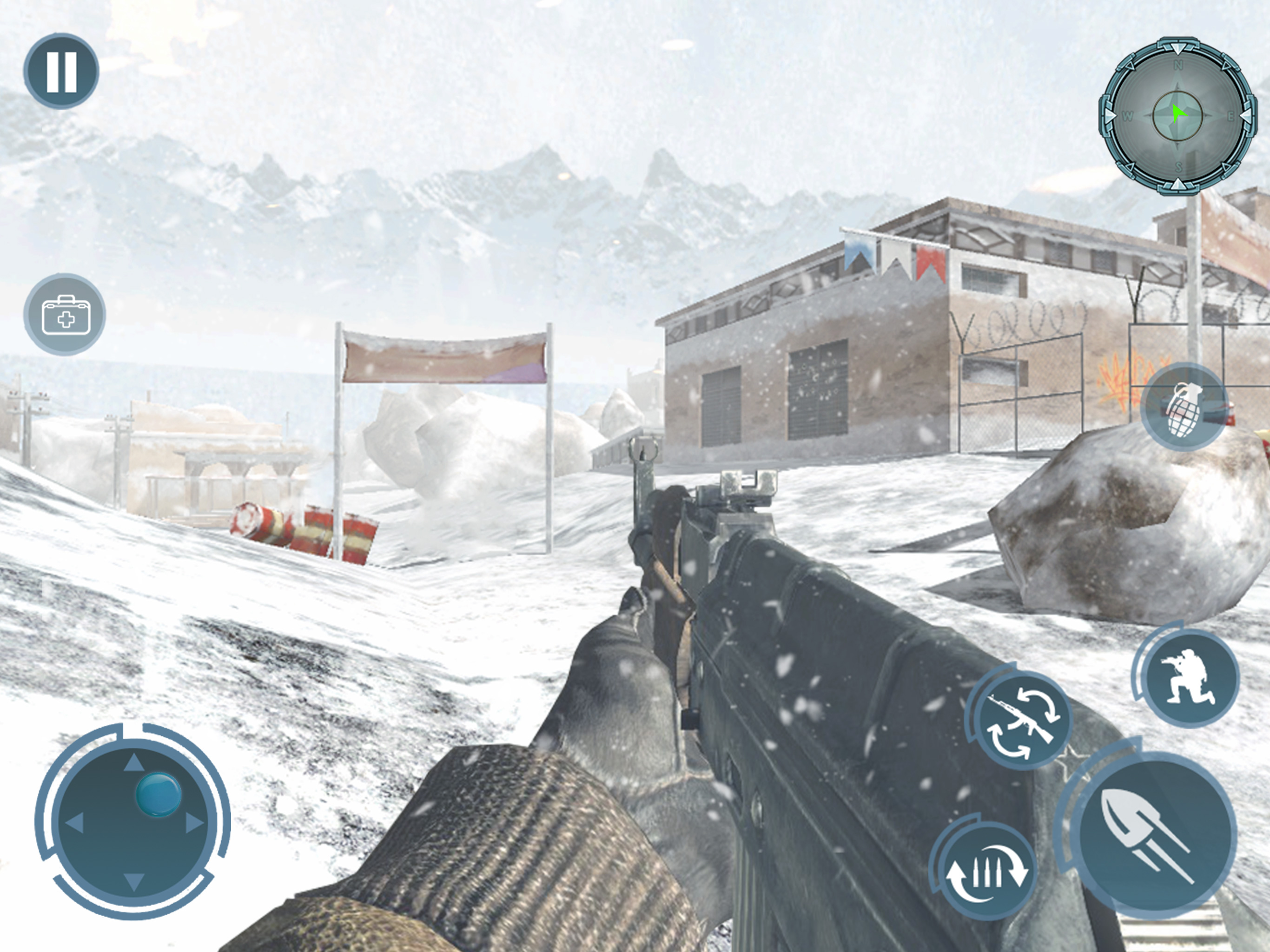This screenshot has width=1270, height=952.
Task: Pause the game with the pause button
Action: coord(61,71)
